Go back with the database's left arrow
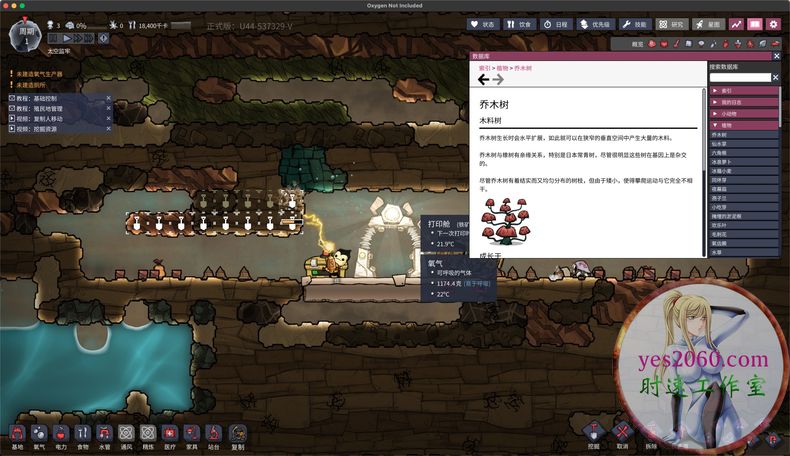Image resolution: width=790 pixels, height=456 pixels. pos(483,79)
